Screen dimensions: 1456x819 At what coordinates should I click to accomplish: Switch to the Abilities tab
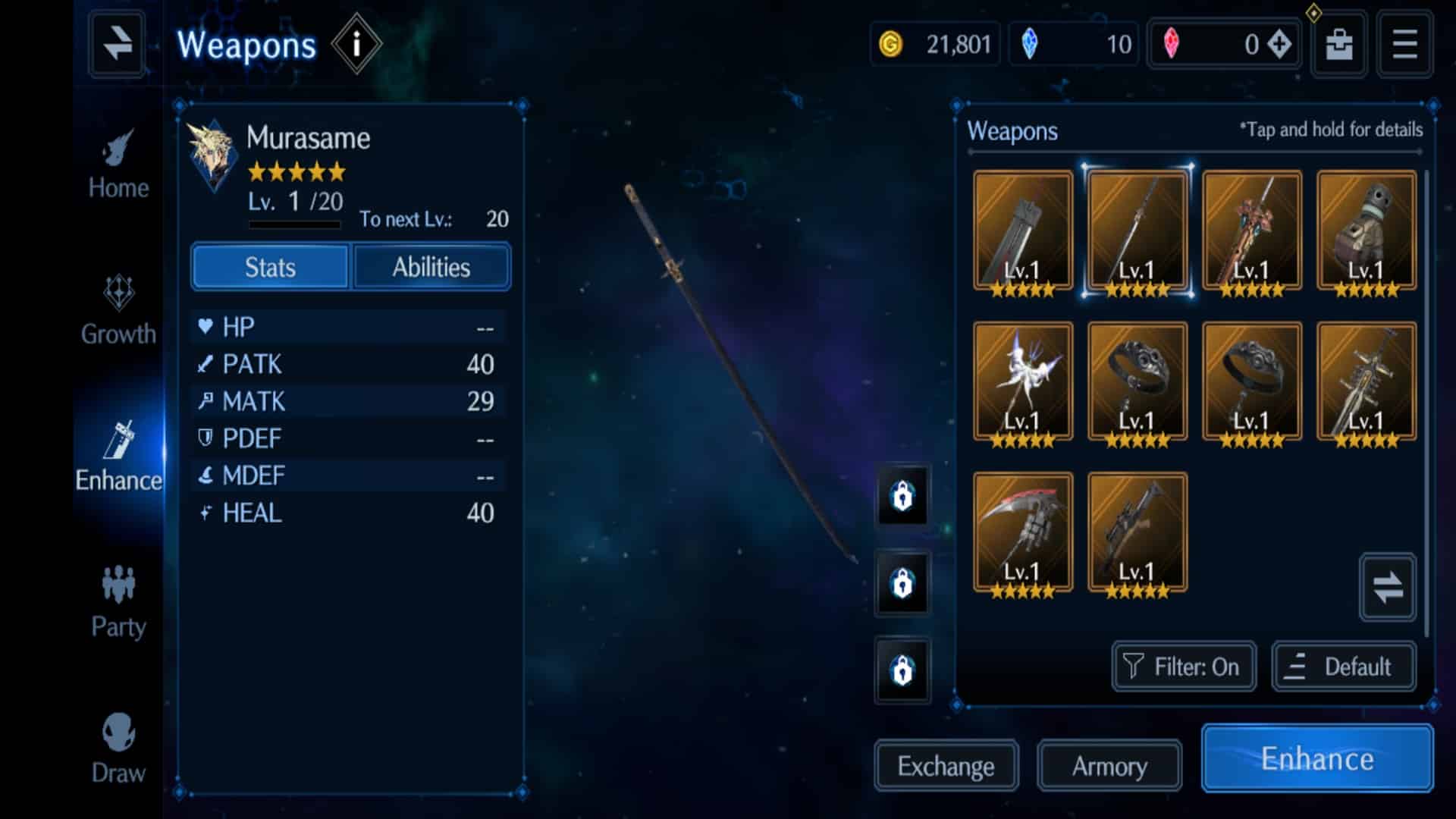click(x=431, y=267)
